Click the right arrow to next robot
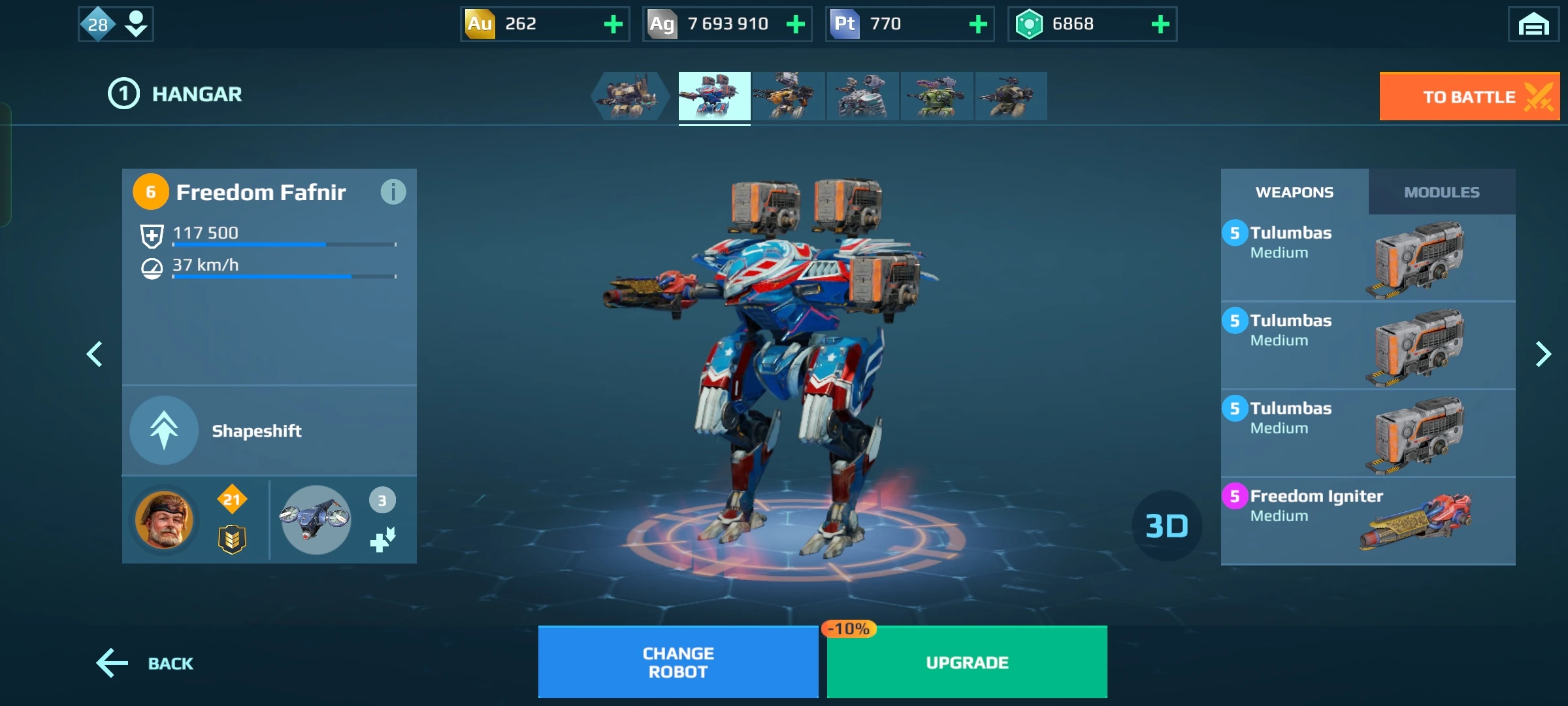 click(1544, 354)
